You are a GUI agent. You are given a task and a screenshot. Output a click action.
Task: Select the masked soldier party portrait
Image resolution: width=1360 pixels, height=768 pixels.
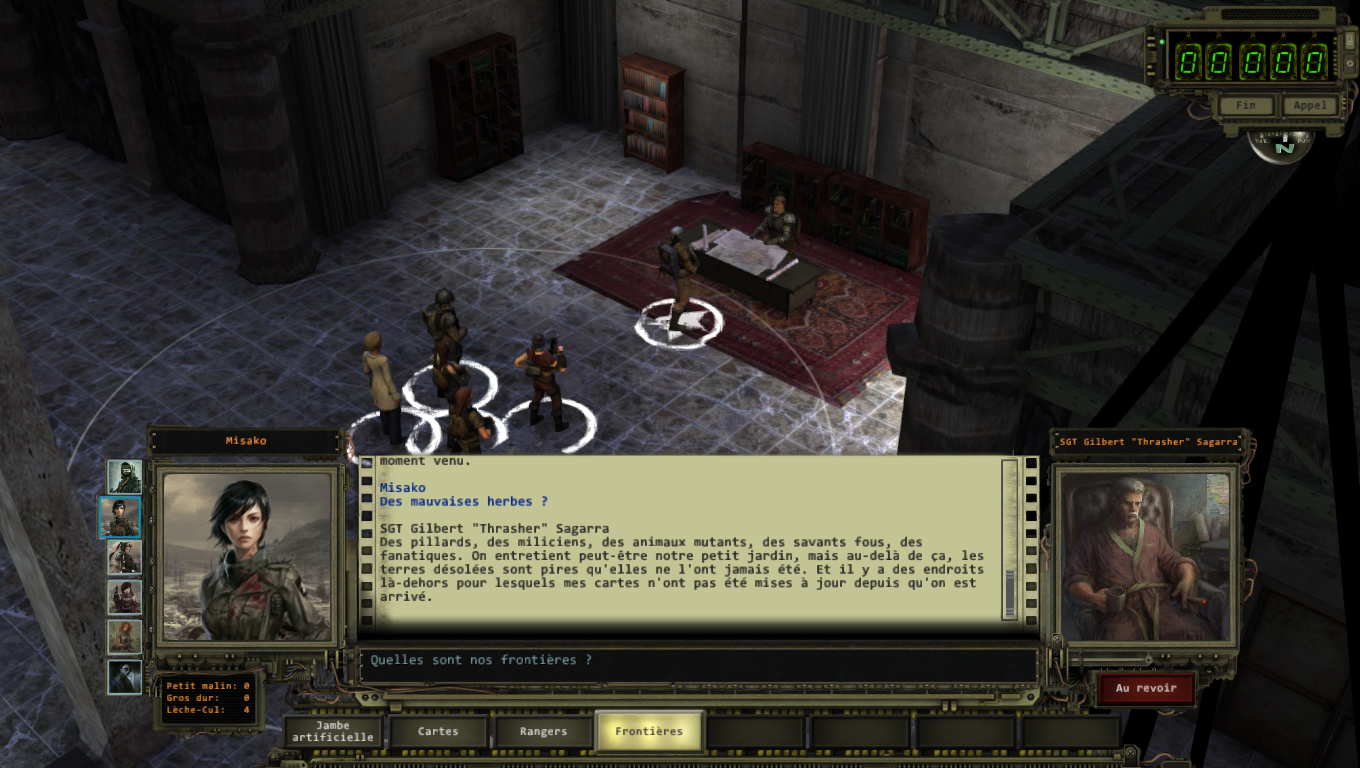pyautogui.click(x=125, y=477)
